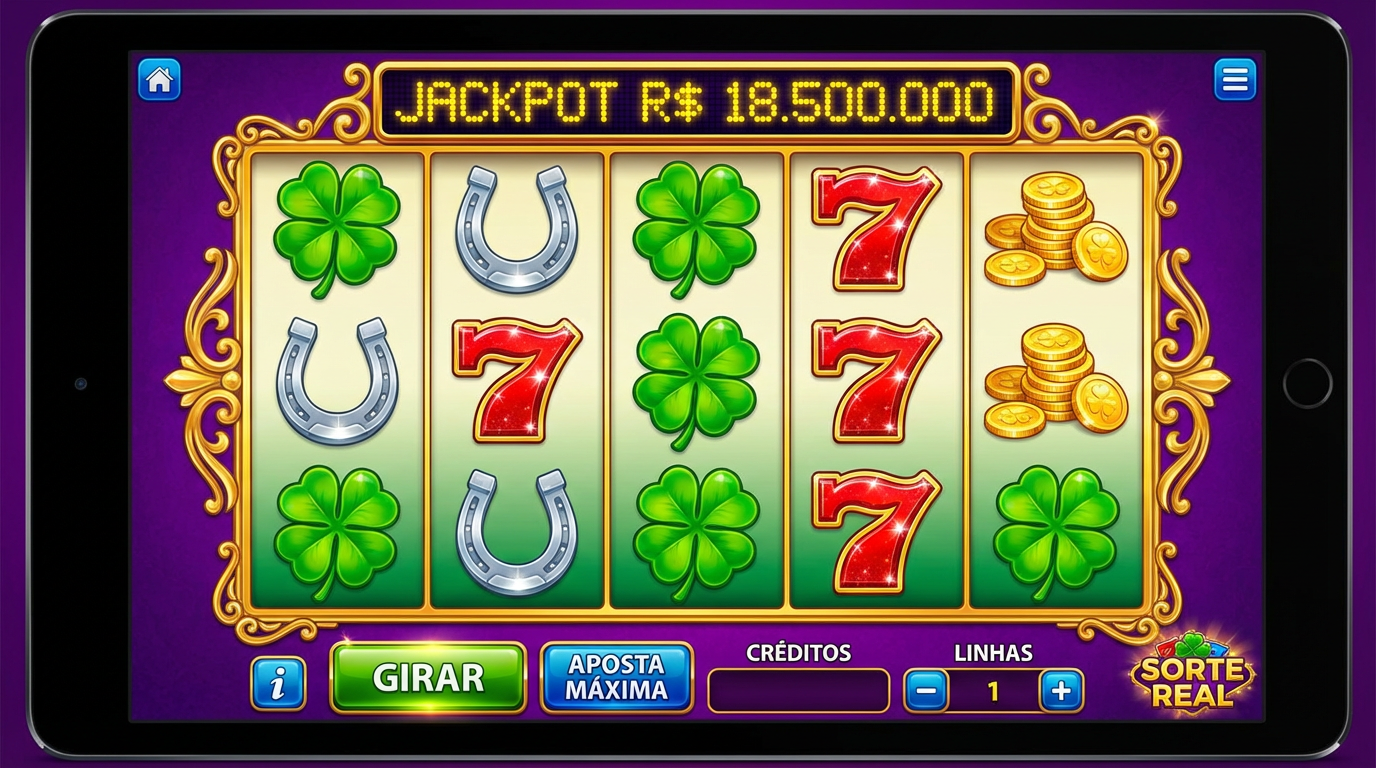Image resolution: width=1376 pixels, height=768 pixels.
Task: Increase LINHAS with the plus button
Action: pyautogui.click(x=1062, y=690)
